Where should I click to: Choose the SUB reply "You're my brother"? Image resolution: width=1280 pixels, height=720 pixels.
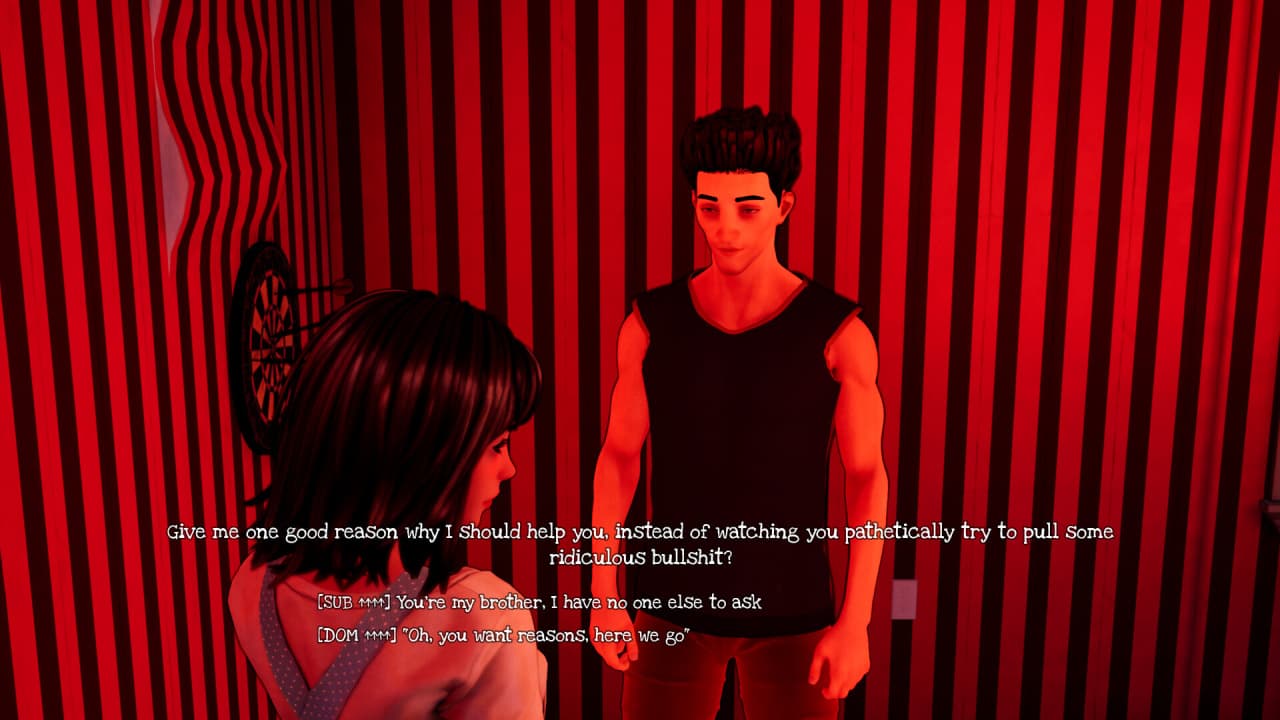[x=539, y=602]
